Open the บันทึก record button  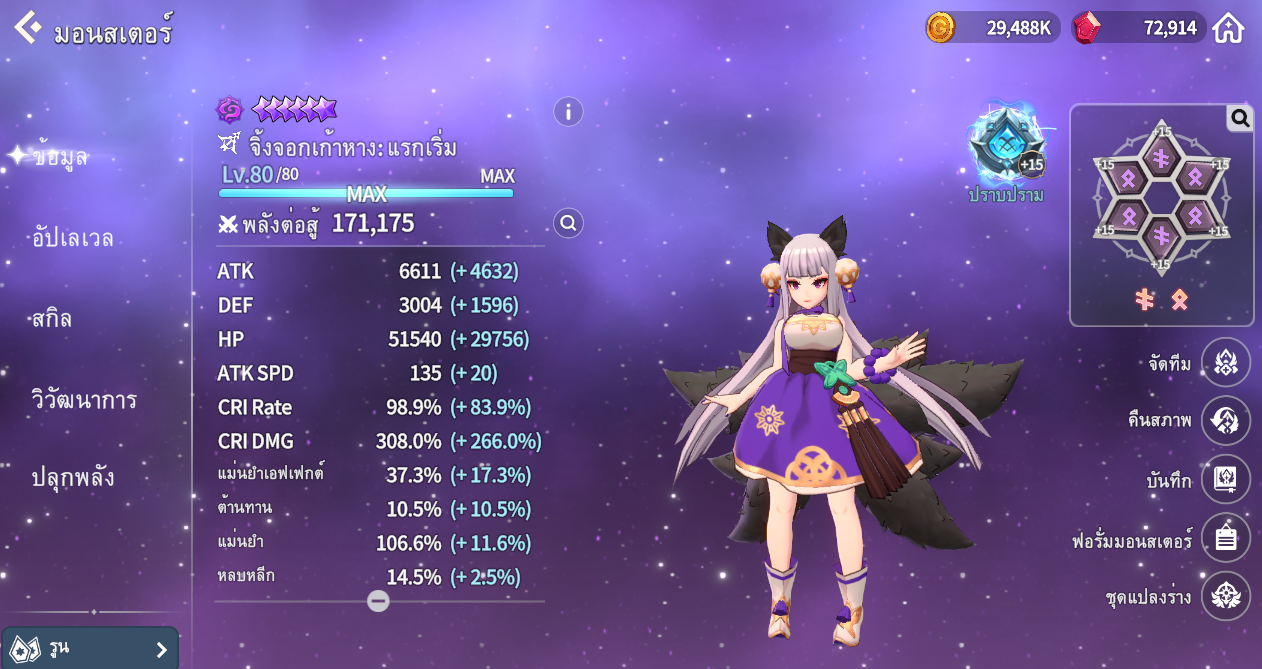pyautogui.click(x=1225, y=479)
